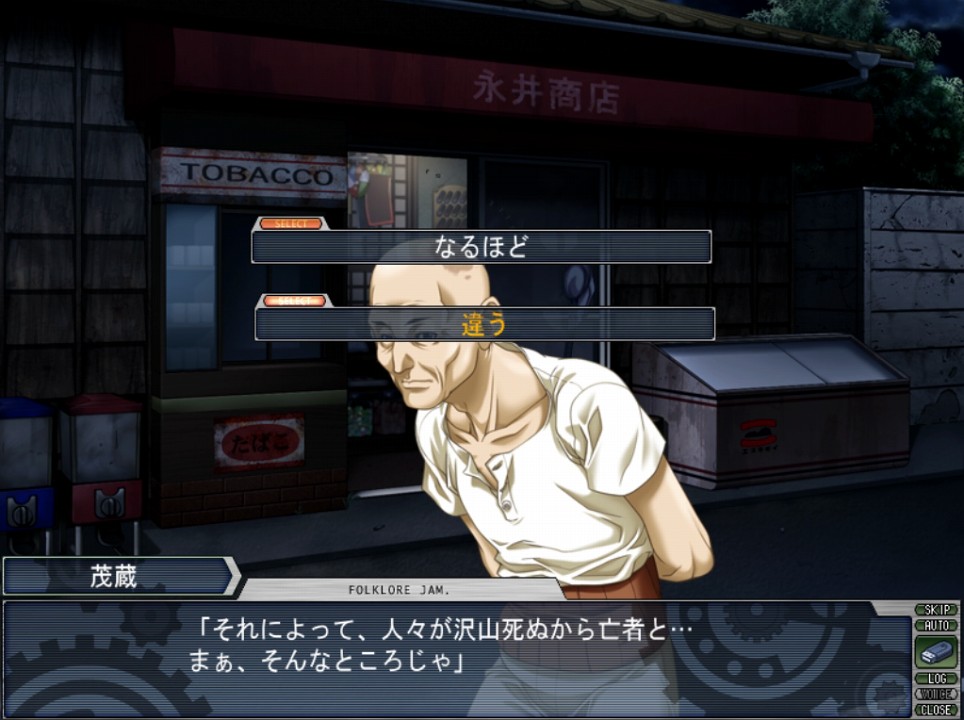Image resolution: width=964 pixels, height=720 pixels.
Task: Activate the SKIP button
Action: pyautogui.click(x=936, y=610)
